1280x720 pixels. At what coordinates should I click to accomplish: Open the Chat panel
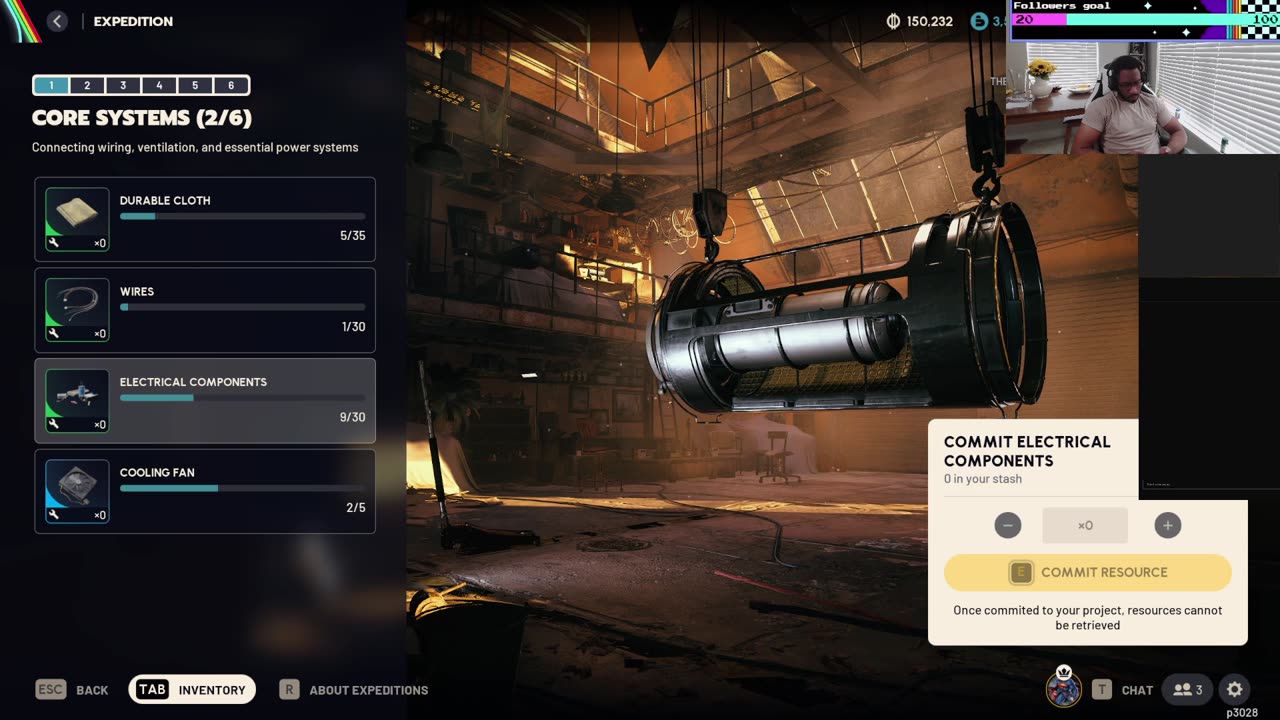pyautogui.click(x=1123, y=689)
